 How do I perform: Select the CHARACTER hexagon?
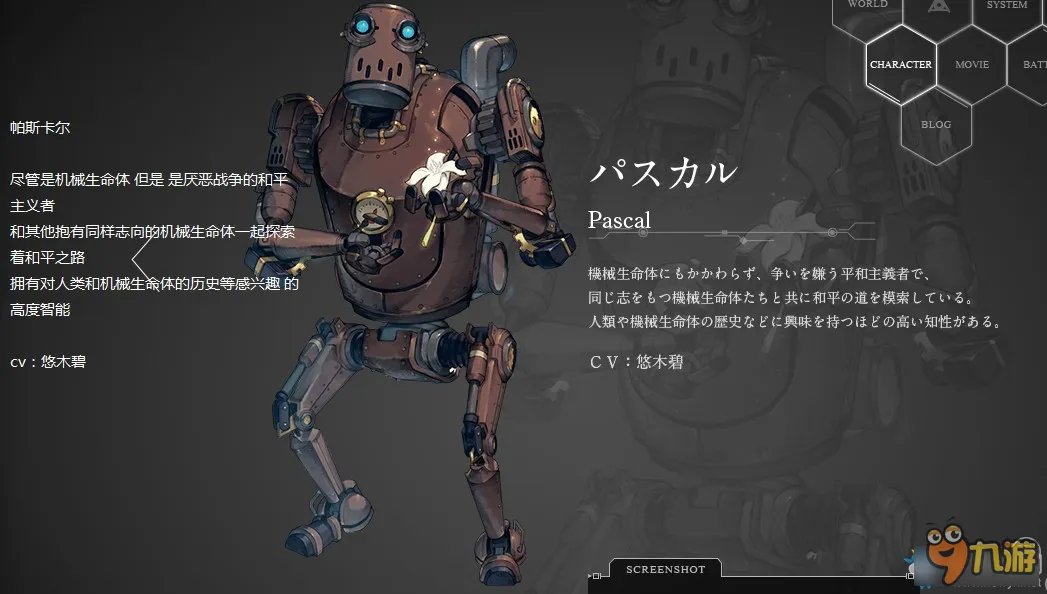[901, 65]
